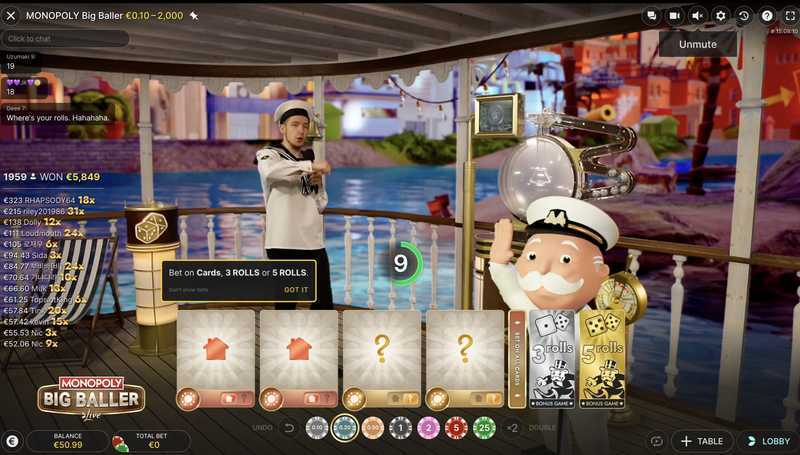Pick the red 5 chip
This screenshot has height=455, width=800.
(457, 428)
